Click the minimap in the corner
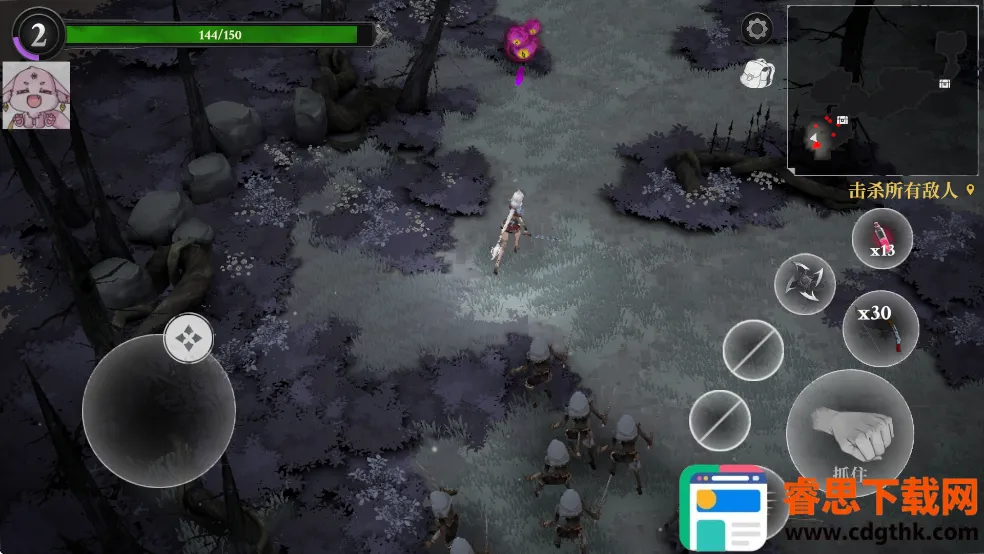 point(881,90)
